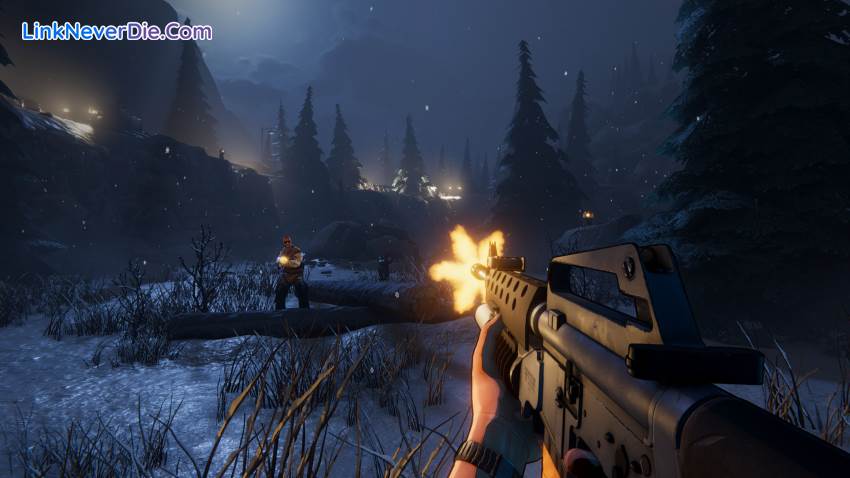Image resolution: width=850 pixels, height=478 pixels.
Task: Click the LinkNeverDie.Com watermark logo
Action: pos(117,31)
